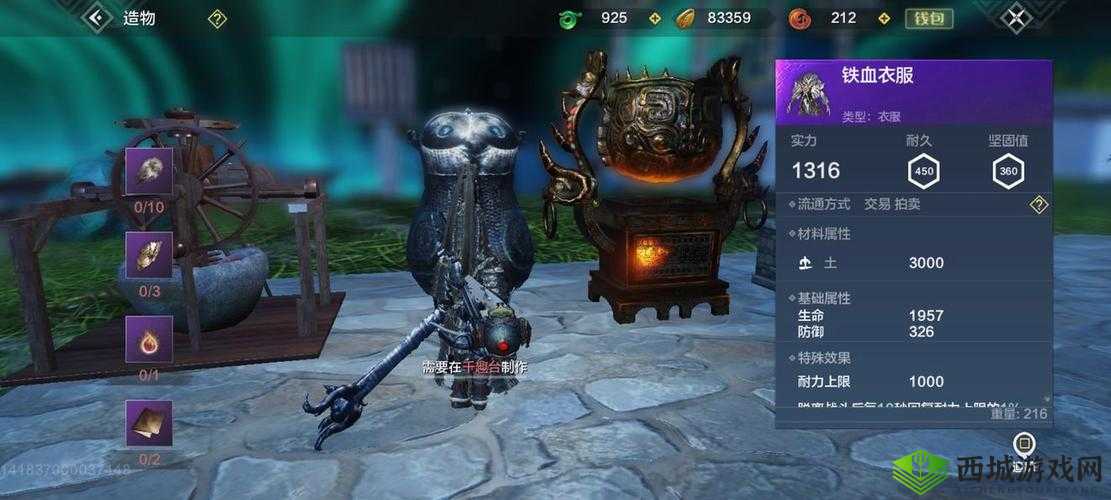The height and width of the screenshot is (500, 1111).
Task: Close the crafting screen with the X
Action: (x=1016, y=17)
